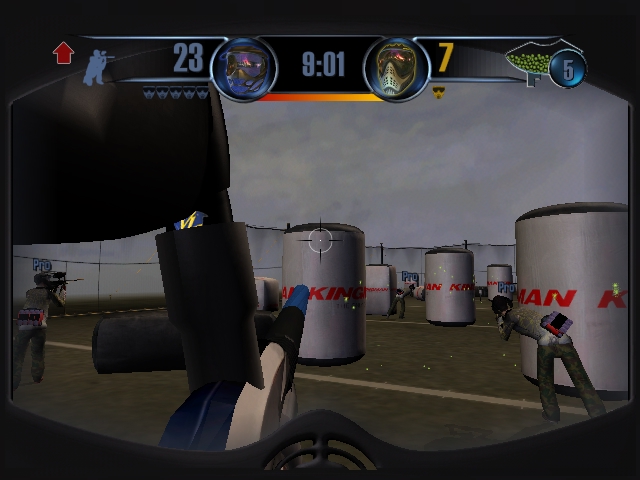The height and width of the screenshot is (480, 640).
Task: Click the red up arrow indicator
Action: coord(64,53)
